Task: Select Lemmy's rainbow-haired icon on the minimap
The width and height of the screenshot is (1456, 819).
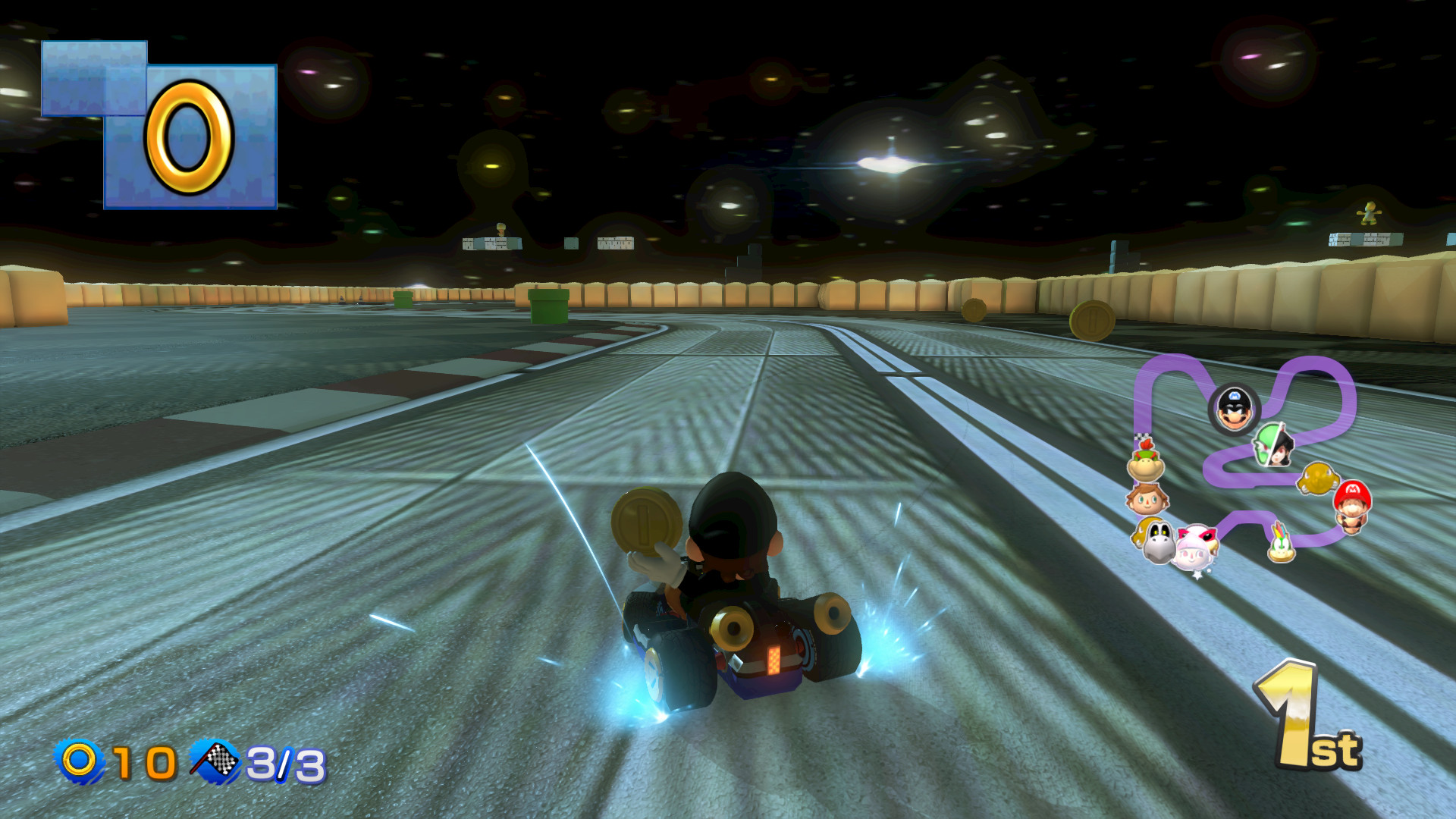Action: 1279,541
